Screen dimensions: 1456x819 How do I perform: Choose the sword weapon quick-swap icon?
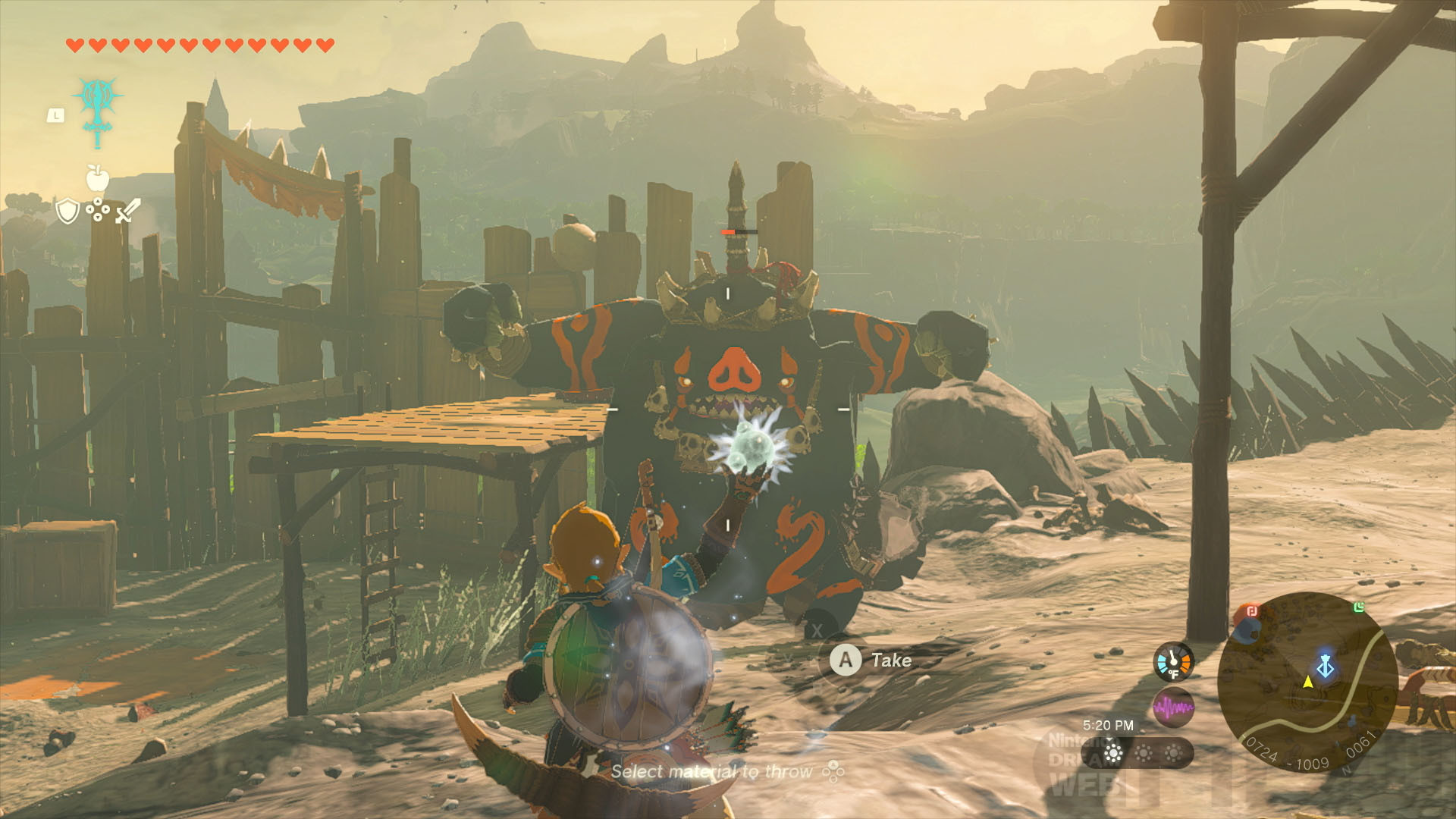pyautogui.click(x=127, y=210)
